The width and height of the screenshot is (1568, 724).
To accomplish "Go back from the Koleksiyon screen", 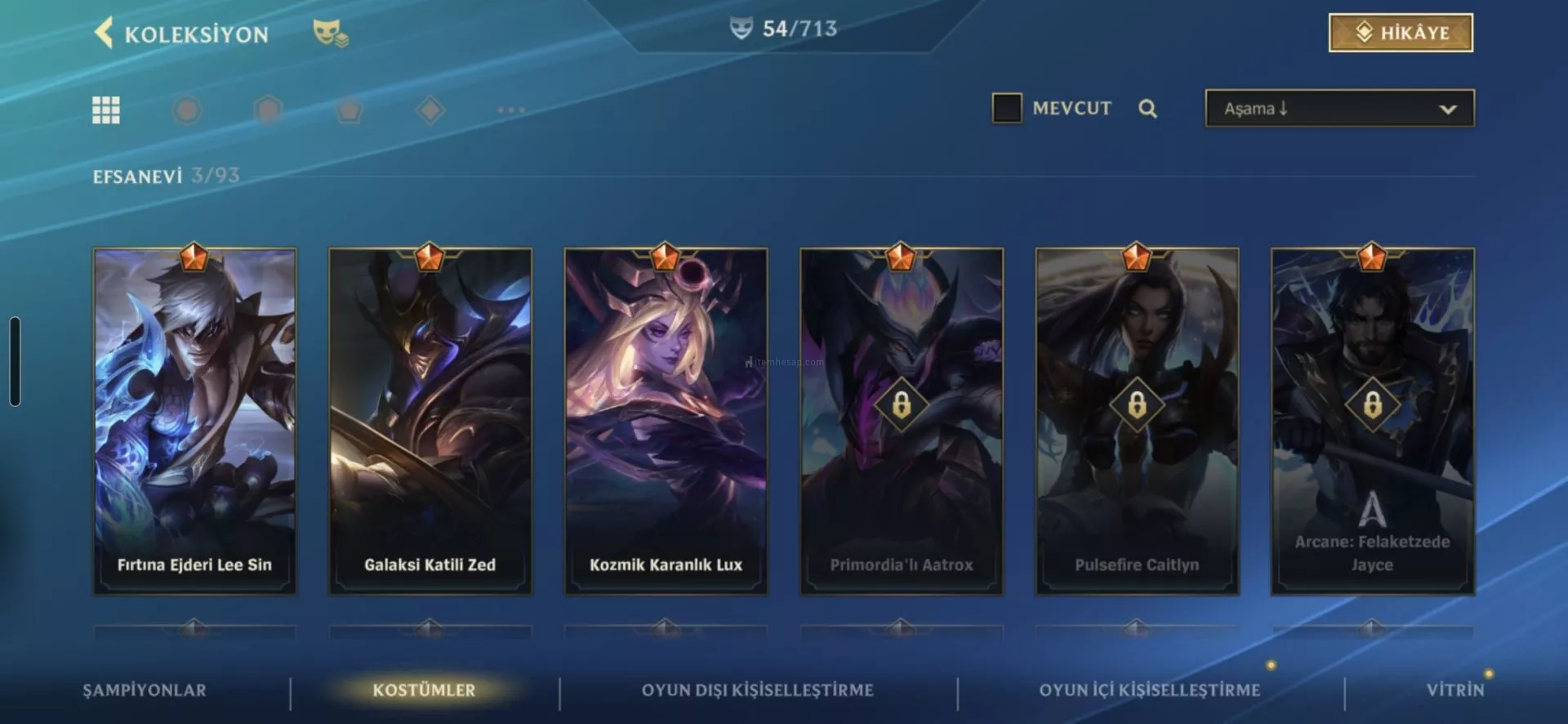I will click(x=104, y=34).
